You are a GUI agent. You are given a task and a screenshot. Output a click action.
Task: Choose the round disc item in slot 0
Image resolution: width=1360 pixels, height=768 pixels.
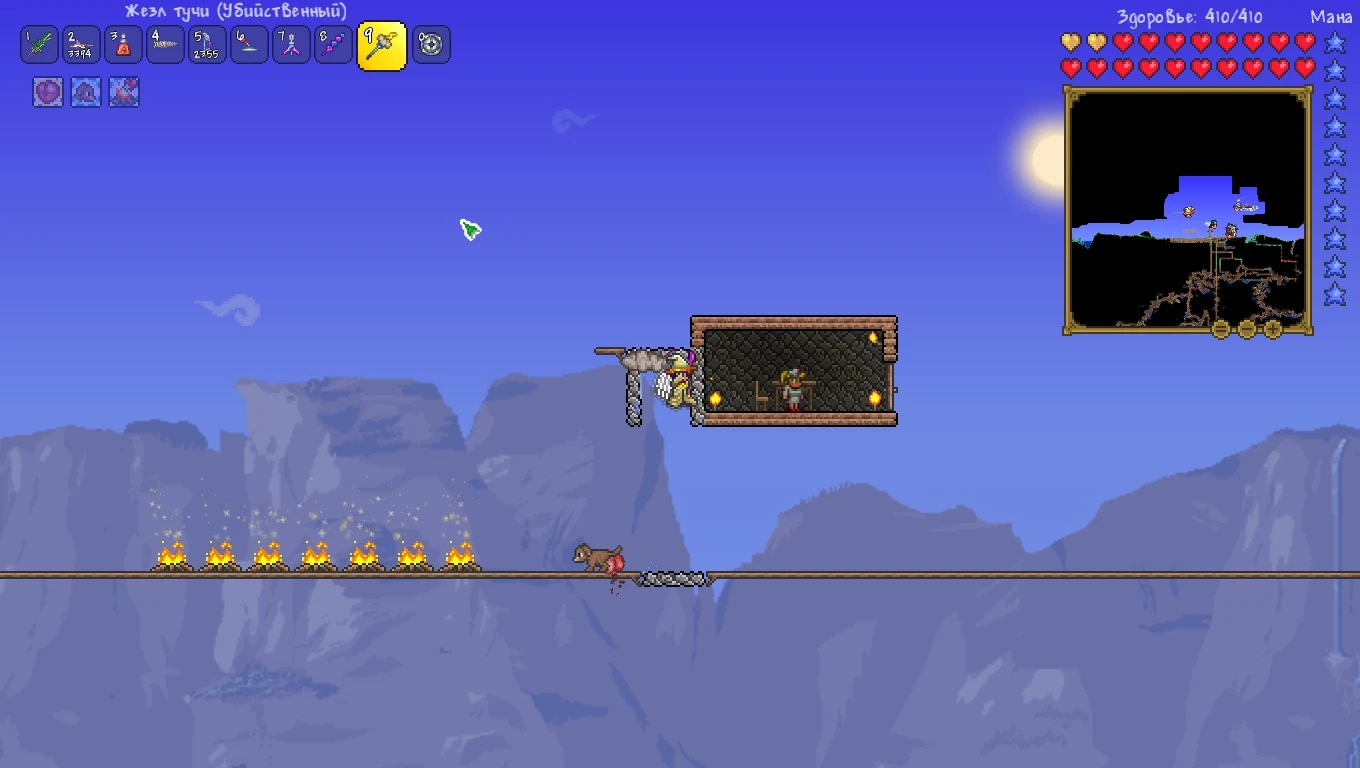point(431,45)
